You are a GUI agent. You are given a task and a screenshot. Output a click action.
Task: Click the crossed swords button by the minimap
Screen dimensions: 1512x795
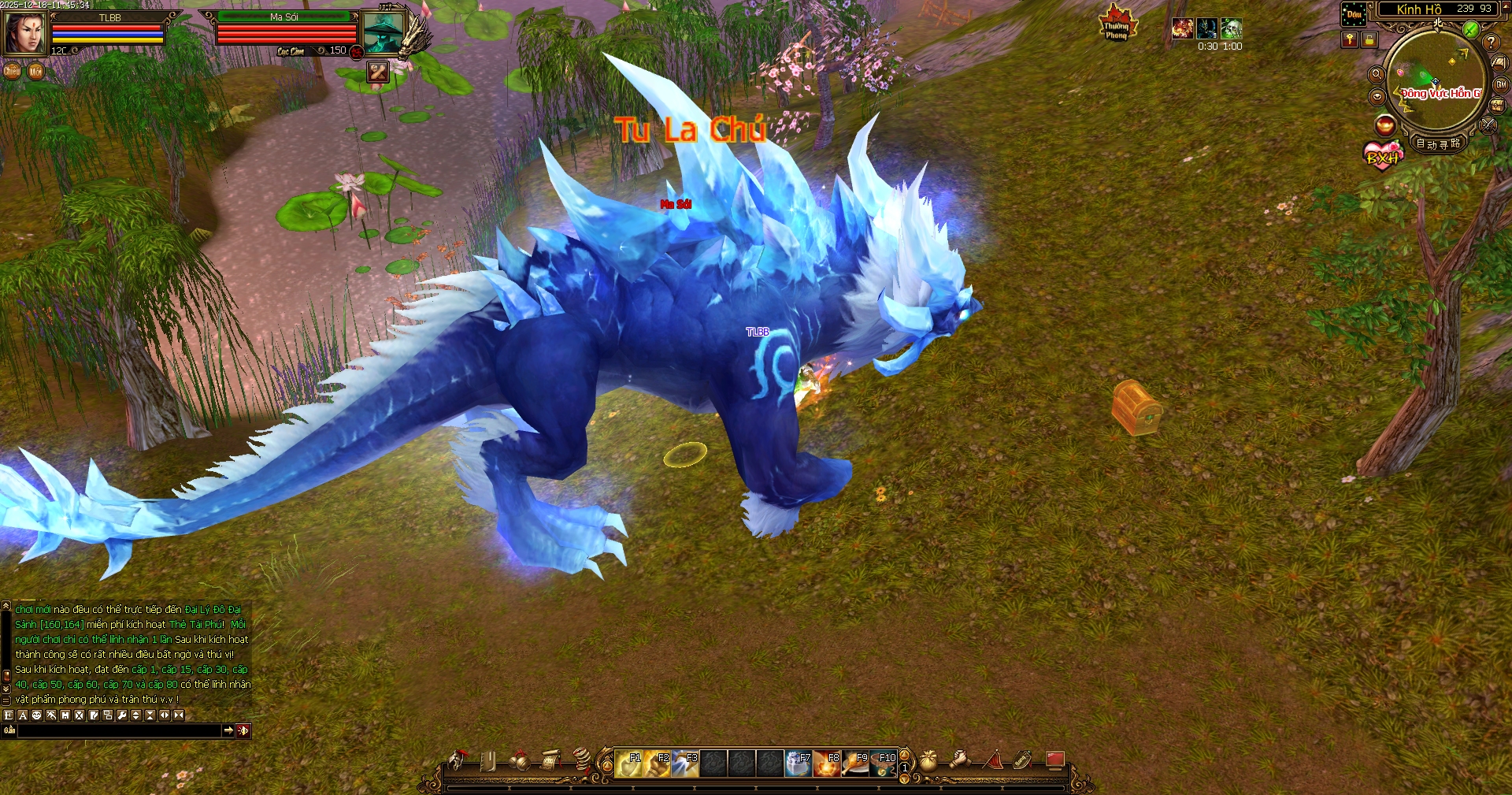[x=1488, y=124]
